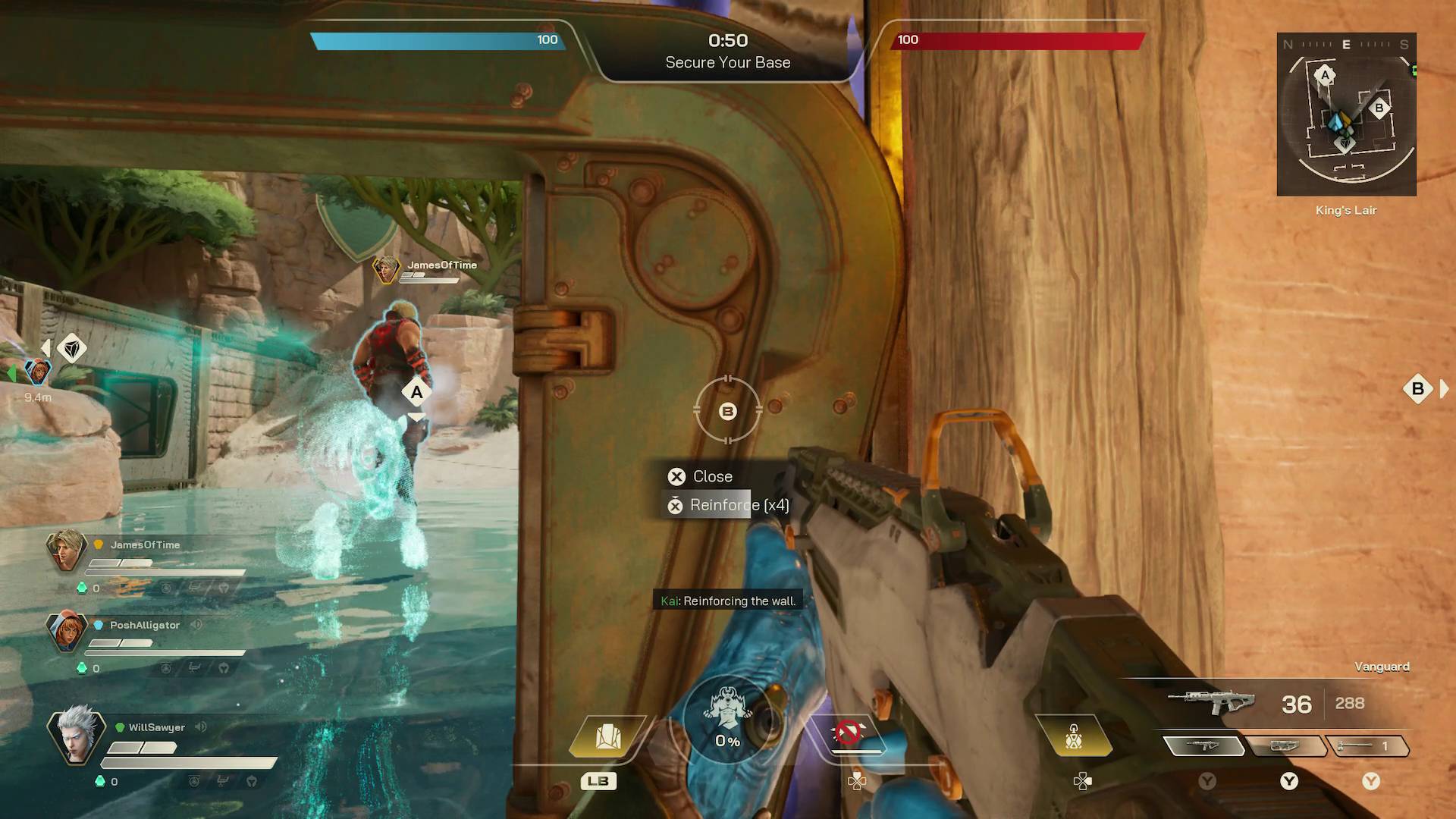Mute WillSawyer's voice chat speaker

pos(199,726)
